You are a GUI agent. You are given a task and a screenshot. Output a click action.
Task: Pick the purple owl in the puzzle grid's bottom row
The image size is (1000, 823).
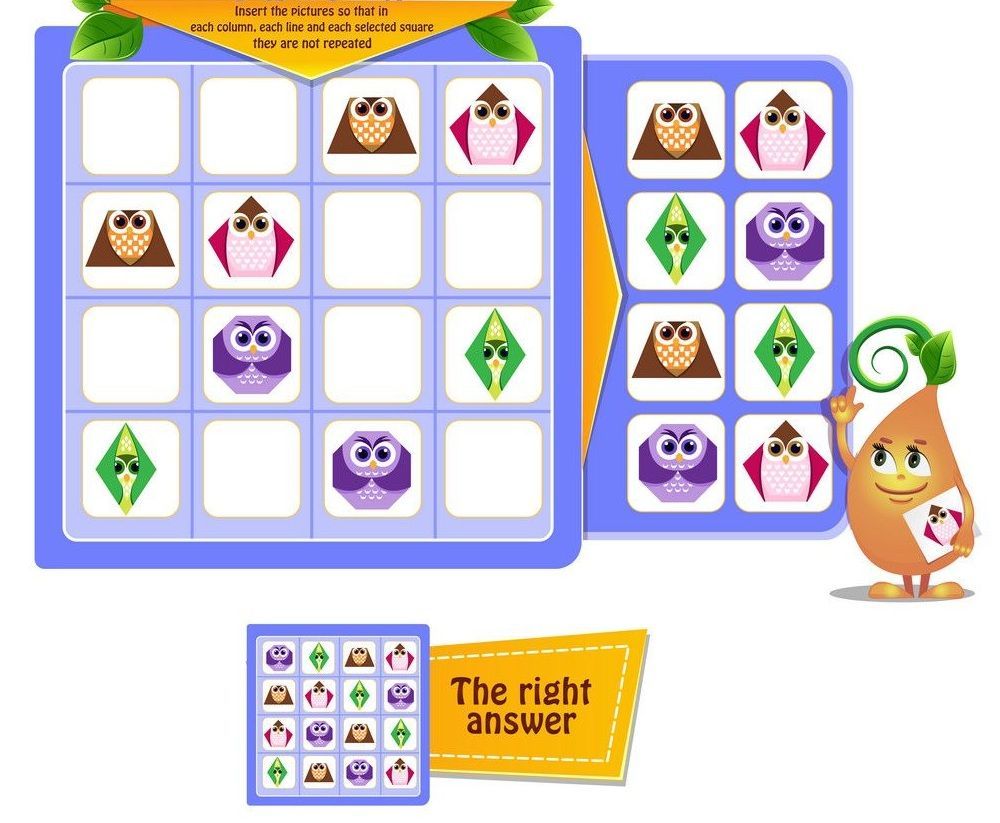371,468
